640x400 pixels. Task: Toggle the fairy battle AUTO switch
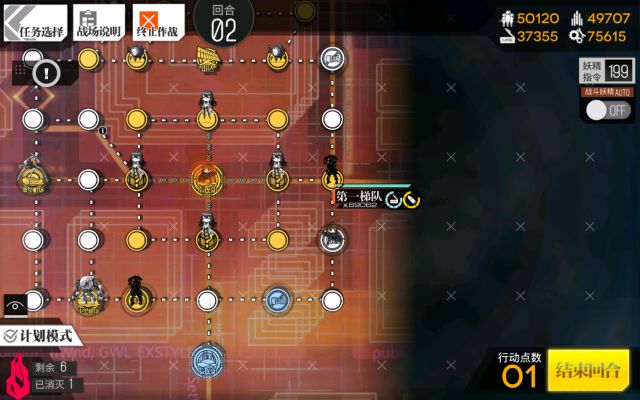(607, 110)
